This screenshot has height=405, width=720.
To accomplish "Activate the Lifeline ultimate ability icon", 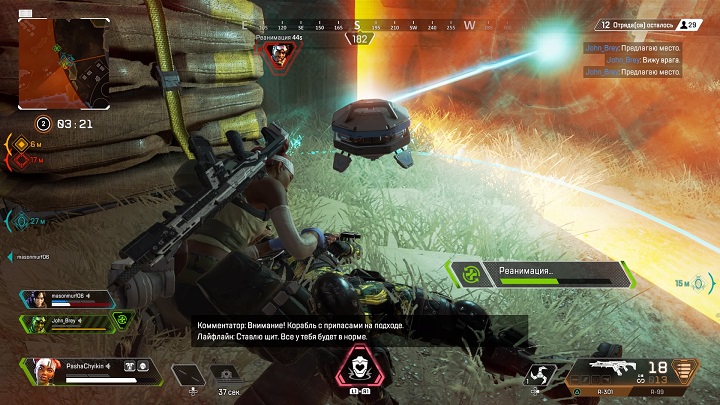I will 358,370.
